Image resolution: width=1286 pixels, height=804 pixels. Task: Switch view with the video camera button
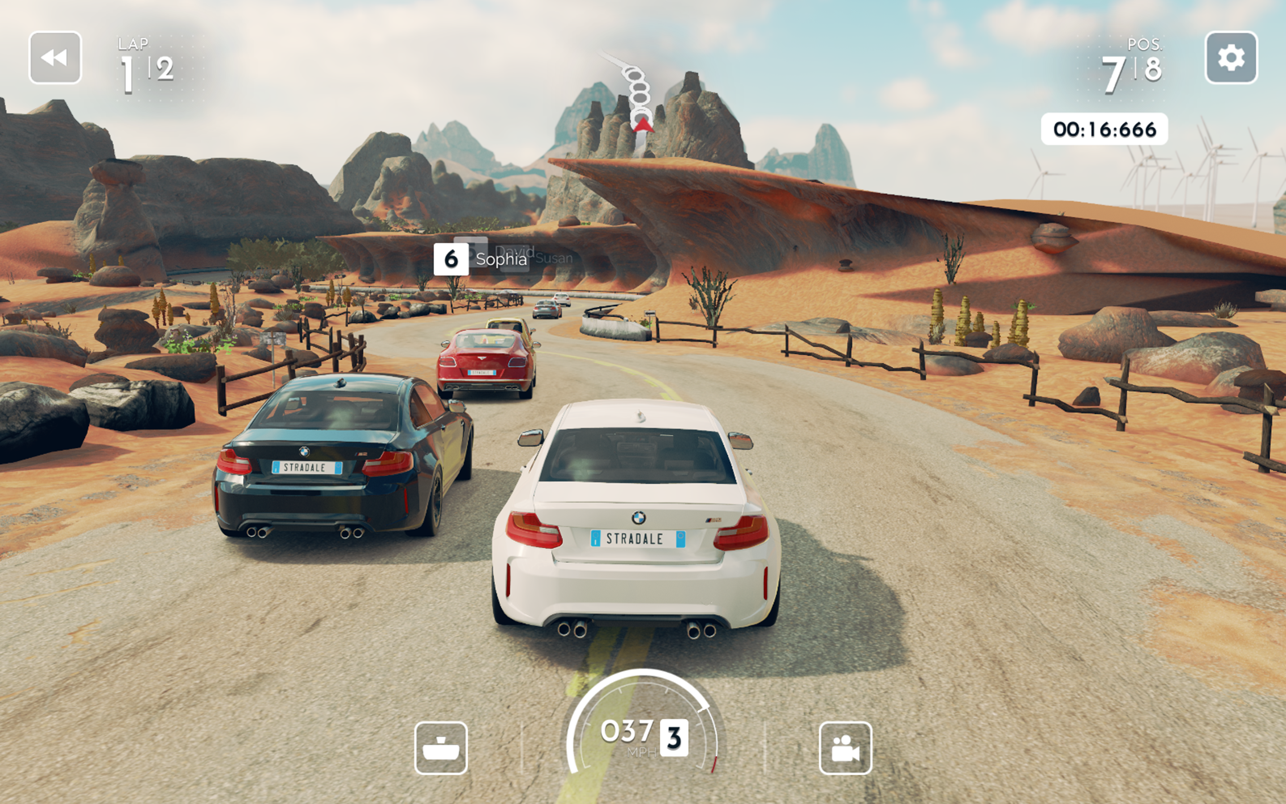845,748
